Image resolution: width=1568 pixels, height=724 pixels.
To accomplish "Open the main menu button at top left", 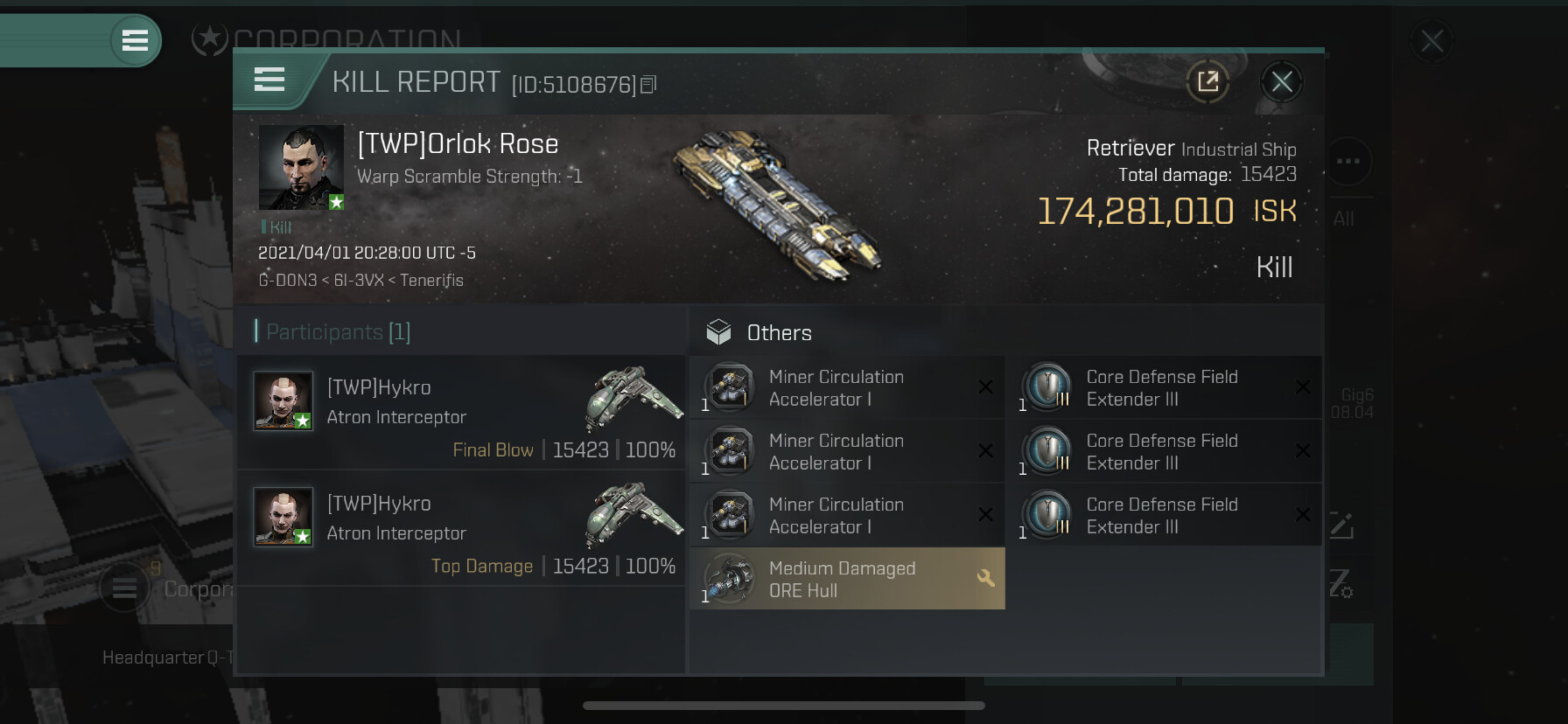I will pos(135,40).
